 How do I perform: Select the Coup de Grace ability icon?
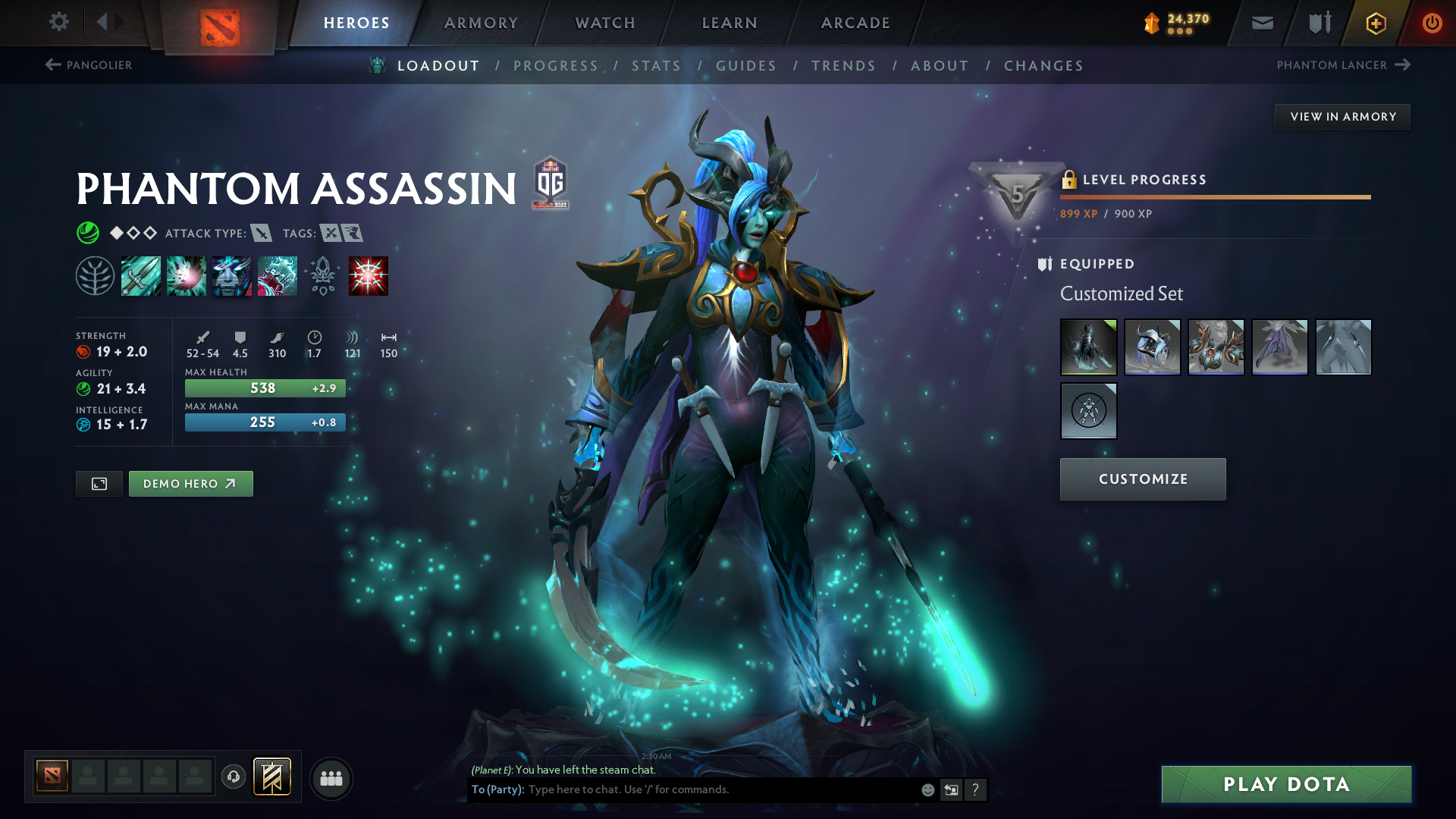(x=369, y=275)
